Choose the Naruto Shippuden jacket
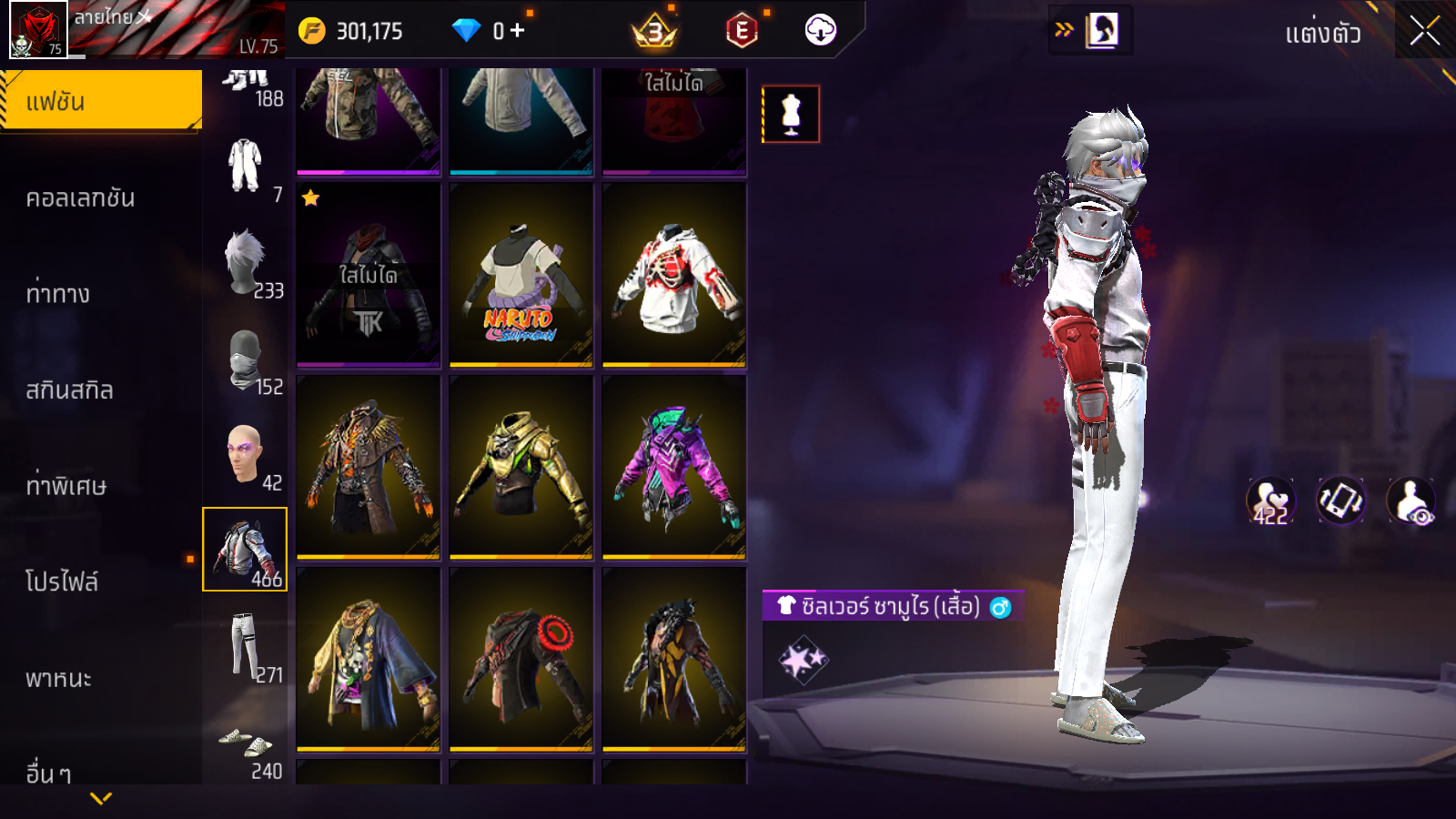The width and height of the screenshot is (1456, 819). coord(521,275)
